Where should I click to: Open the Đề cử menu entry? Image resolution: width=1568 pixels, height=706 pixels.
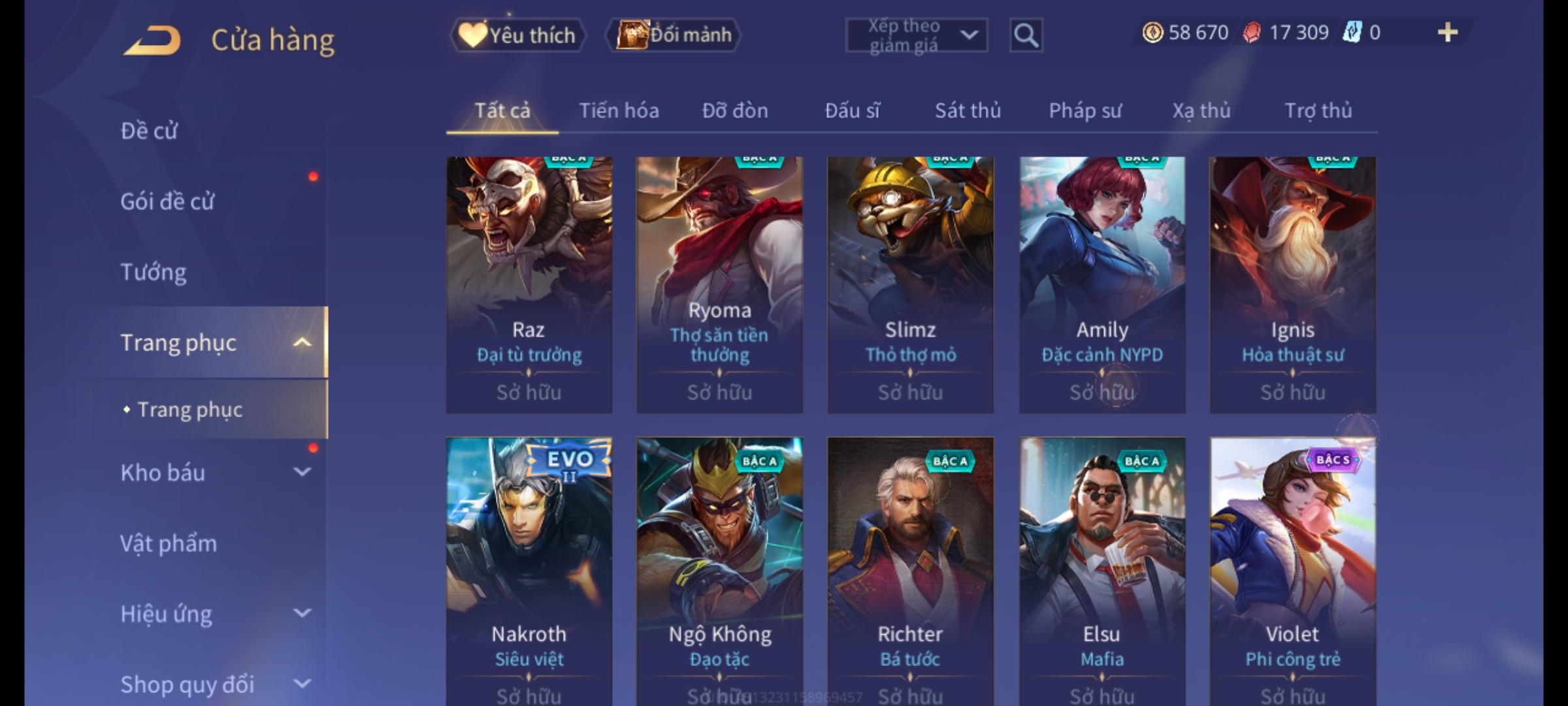149,131
